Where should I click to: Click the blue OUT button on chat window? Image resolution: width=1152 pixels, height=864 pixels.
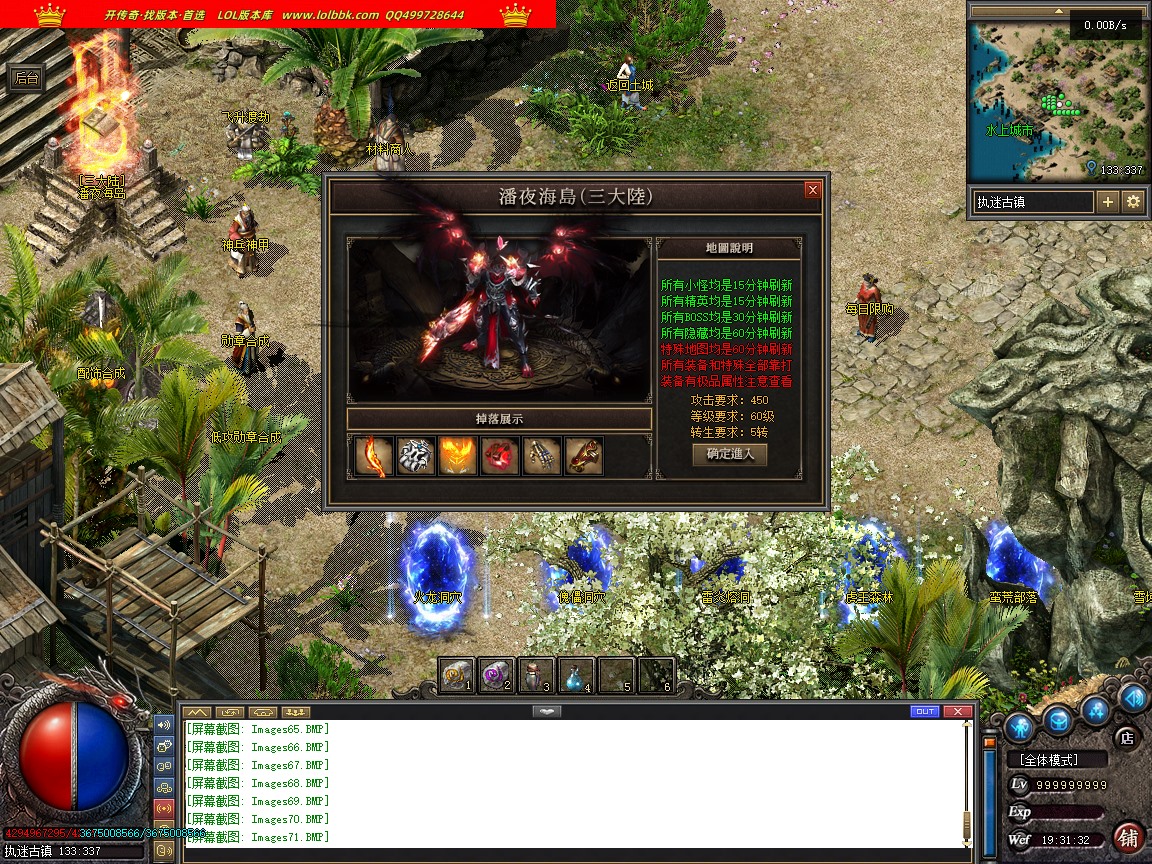point(925,711)
